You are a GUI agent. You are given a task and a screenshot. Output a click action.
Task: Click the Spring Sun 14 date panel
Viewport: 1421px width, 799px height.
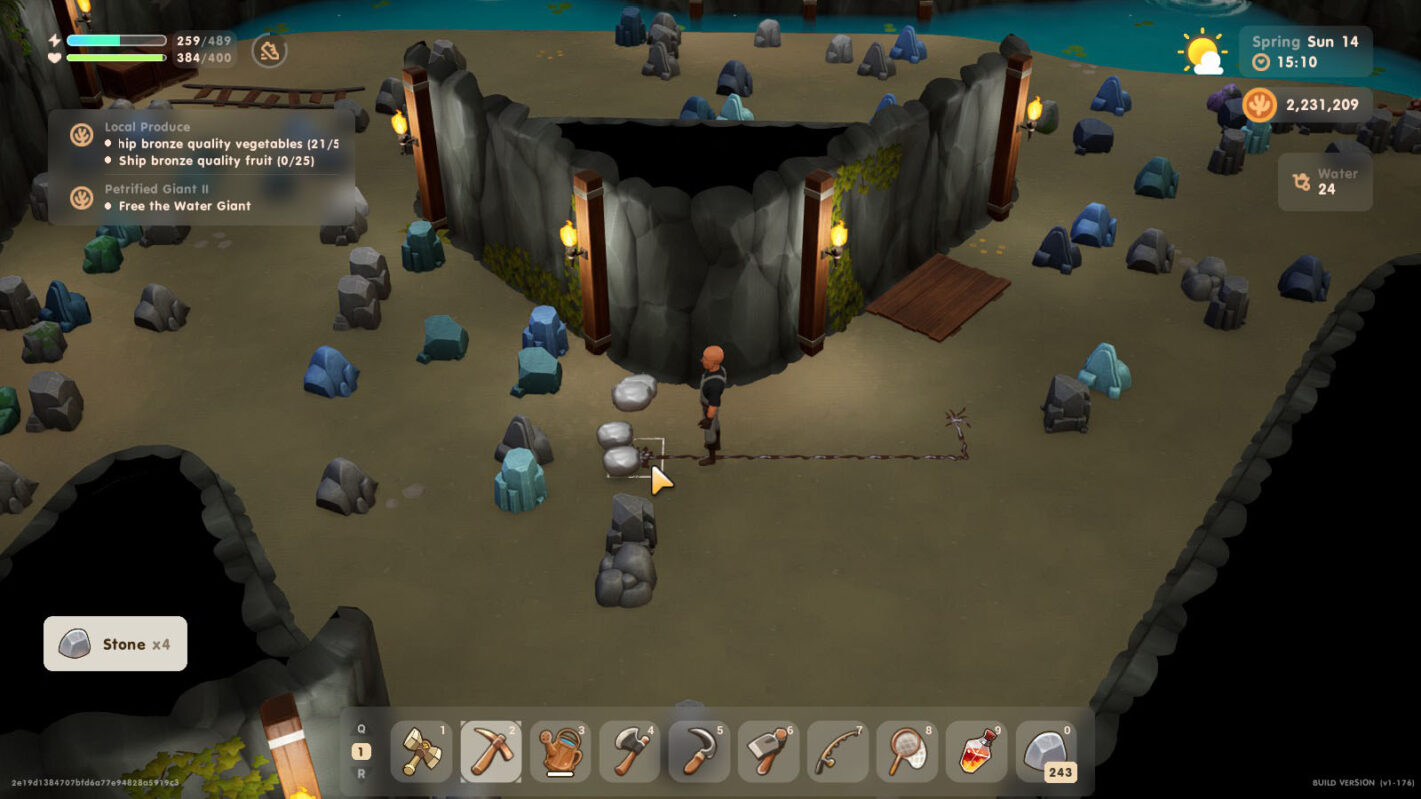coord(1305,51)
